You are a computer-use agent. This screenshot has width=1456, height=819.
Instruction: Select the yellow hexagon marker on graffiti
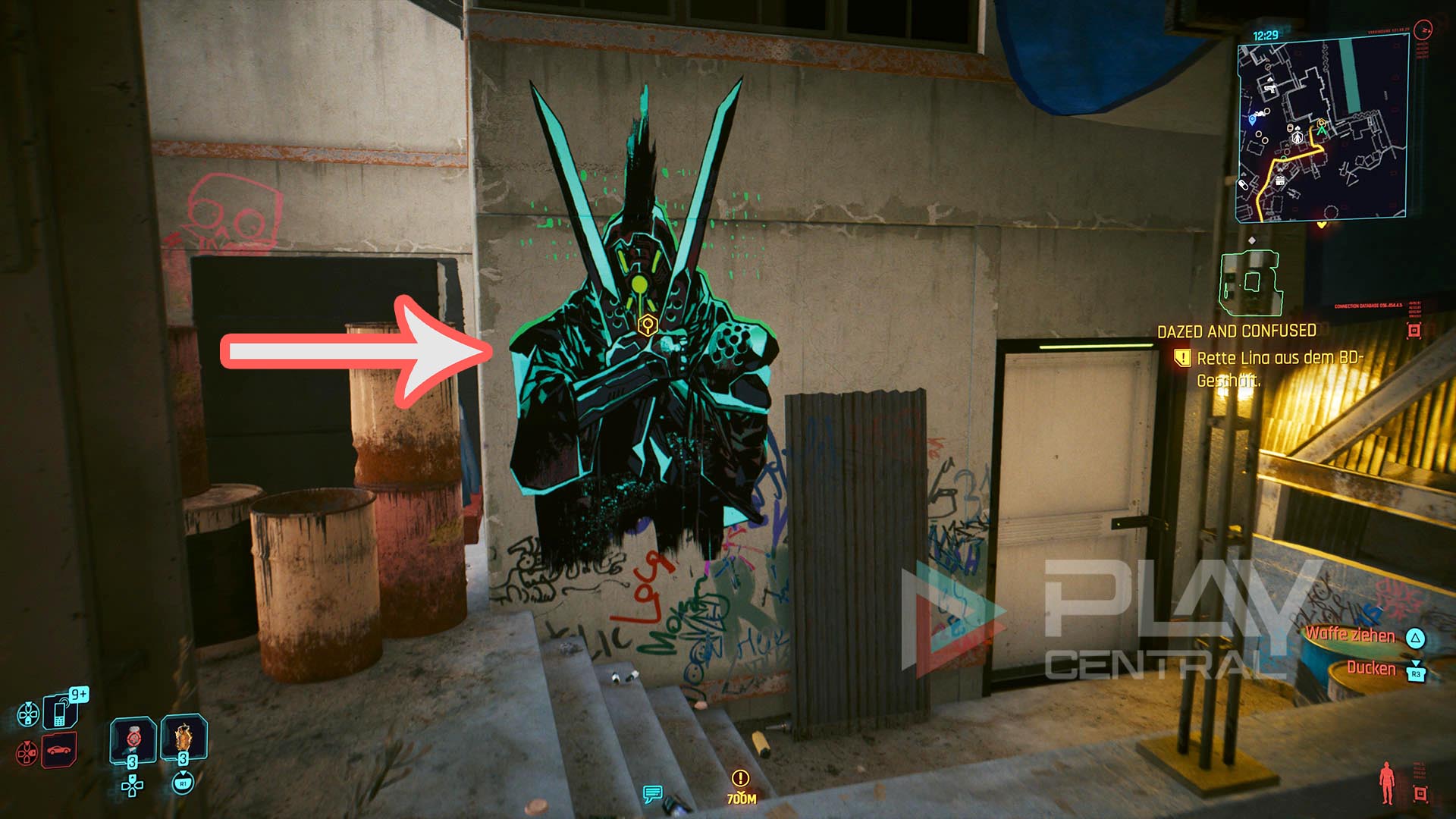647,325
